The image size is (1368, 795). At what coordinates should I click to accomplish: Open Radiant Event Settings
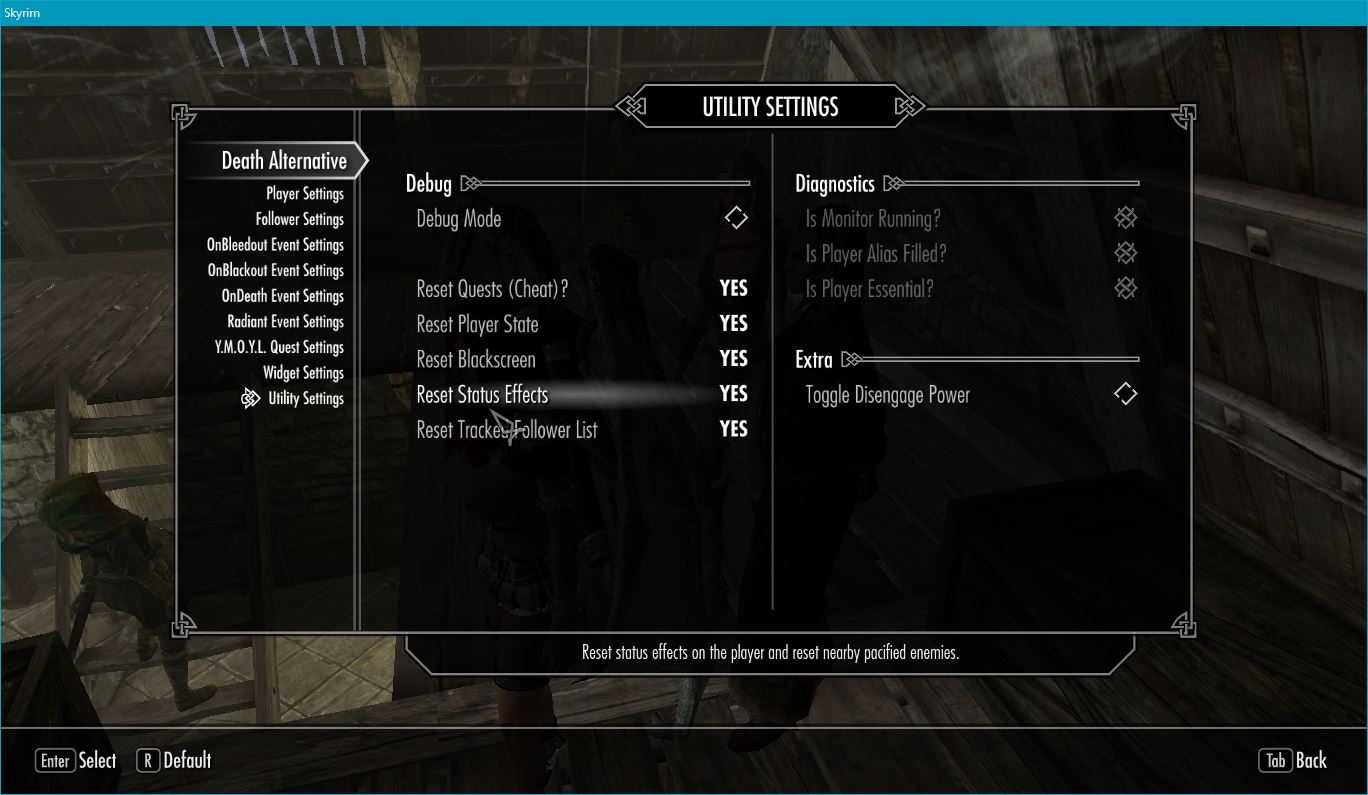285,322
